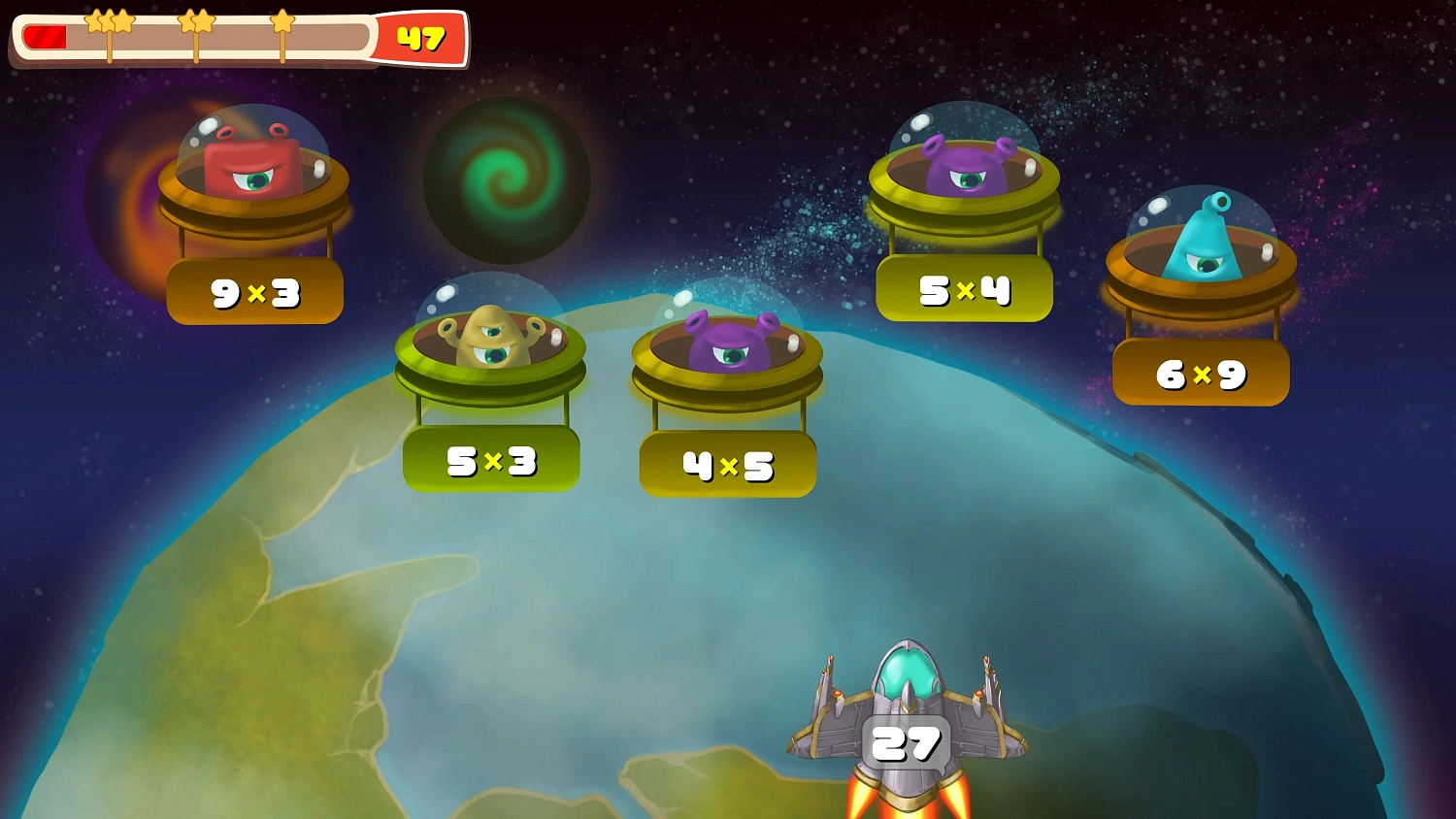Tap the 5×3 question sign
The image size is (1456, 819).
pos(490,459)
